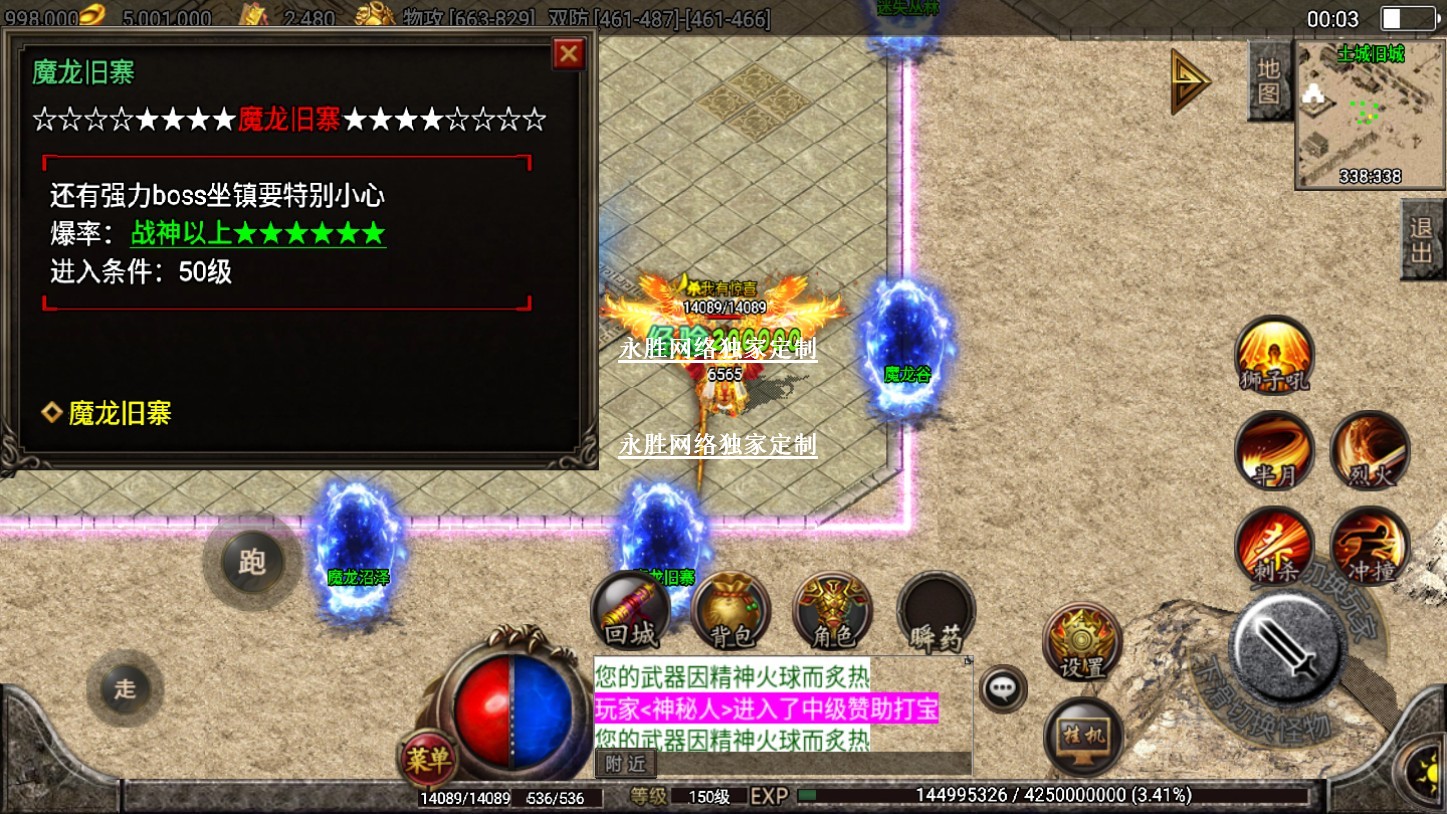Open the 角色 character sheet
Screen dimensions: 1447x814
point(832,610)
